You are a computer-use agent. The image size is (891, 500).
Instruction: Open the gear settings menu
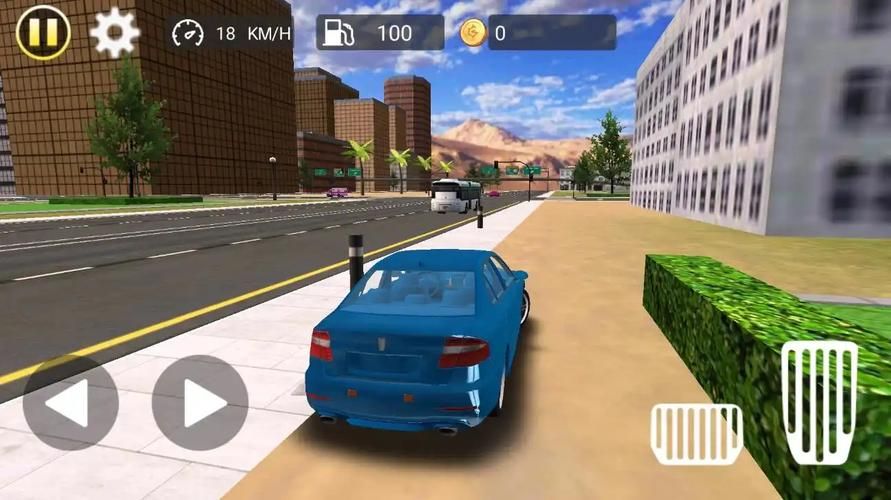tap(114, 33)
